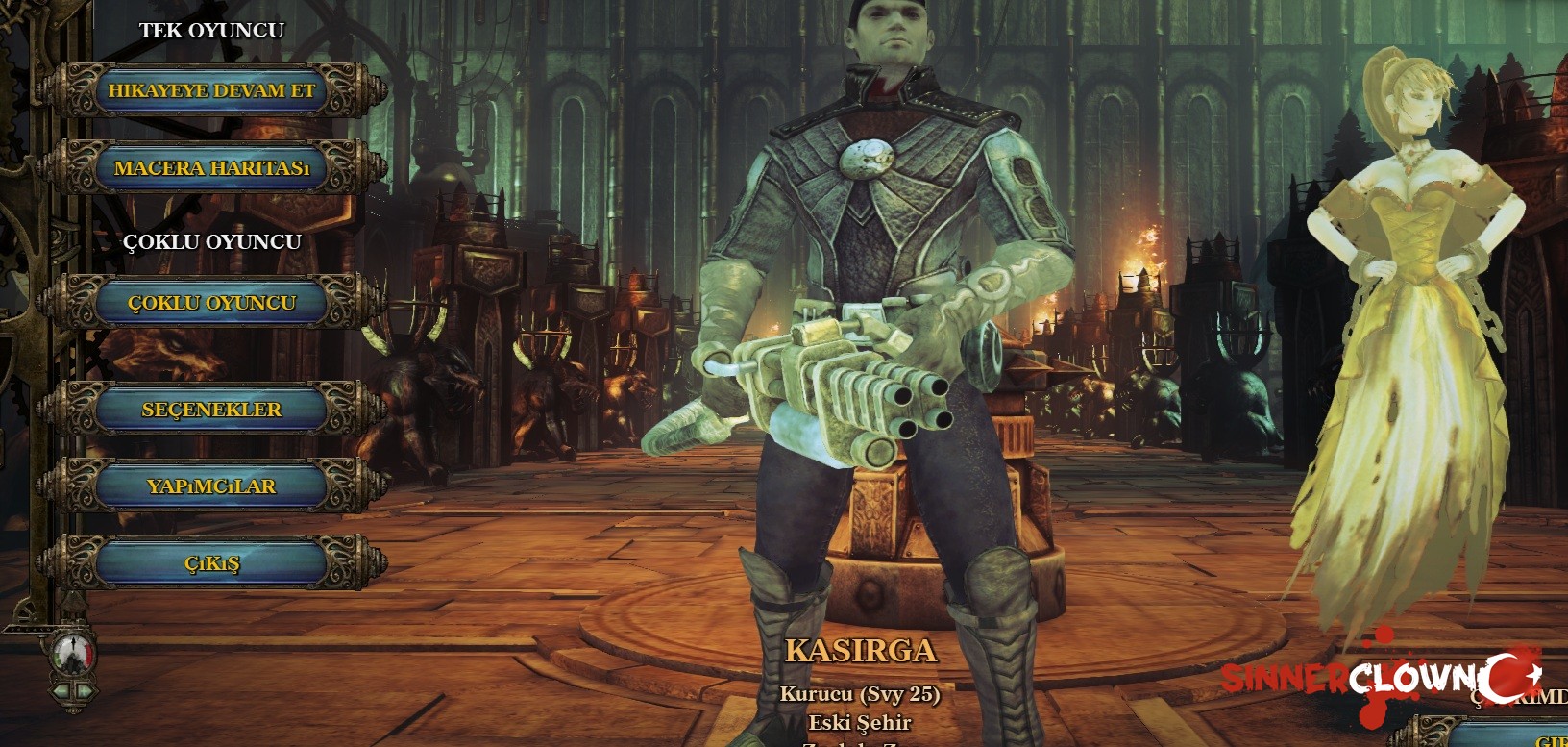This screenshot has height=747, width=1568.
Task: Click the plus arrow under the gauge
Action: pyautogui.click(x=85, y=690)
